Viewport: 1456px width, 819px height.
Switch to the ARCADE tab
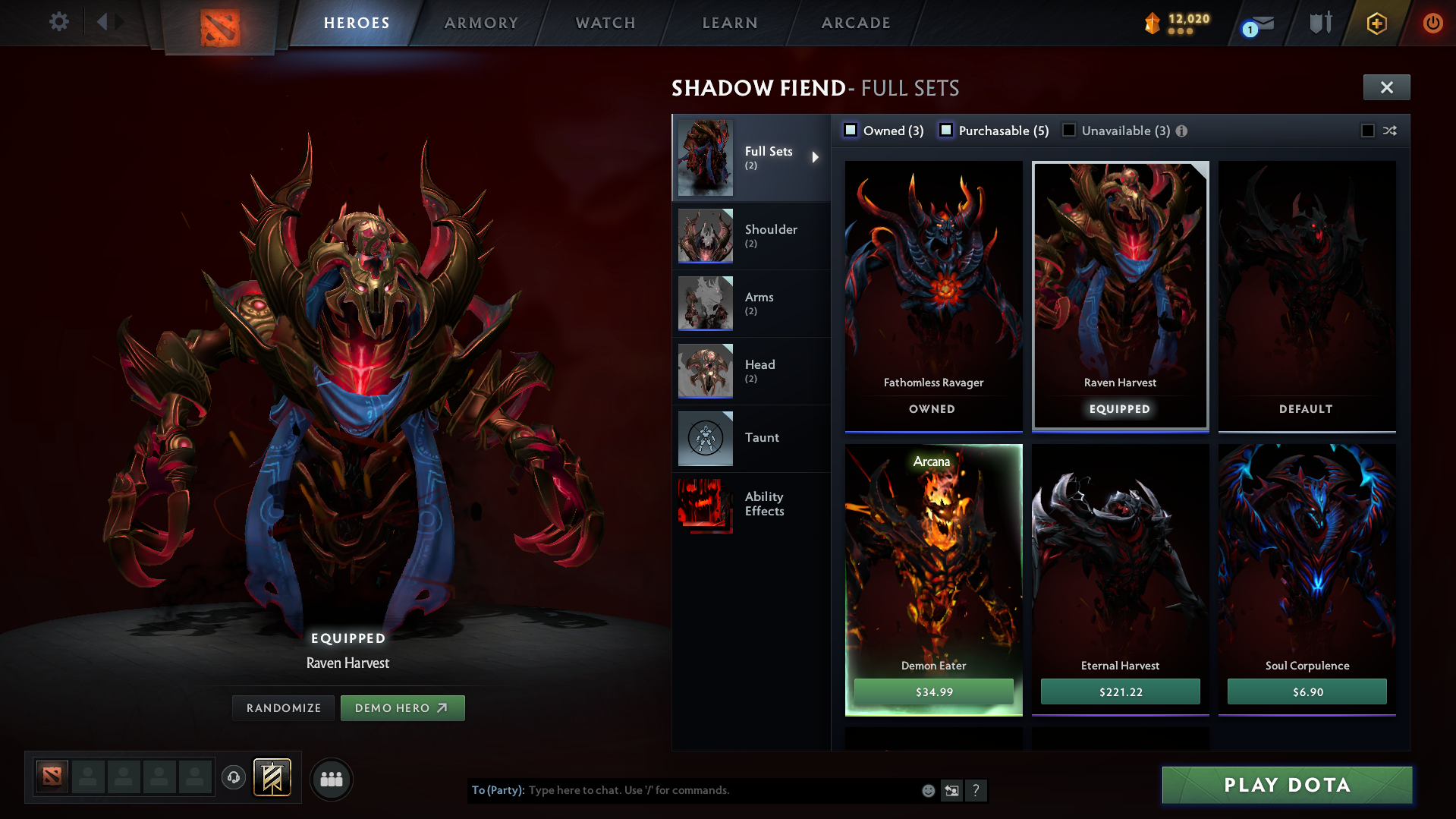point(855,23)
